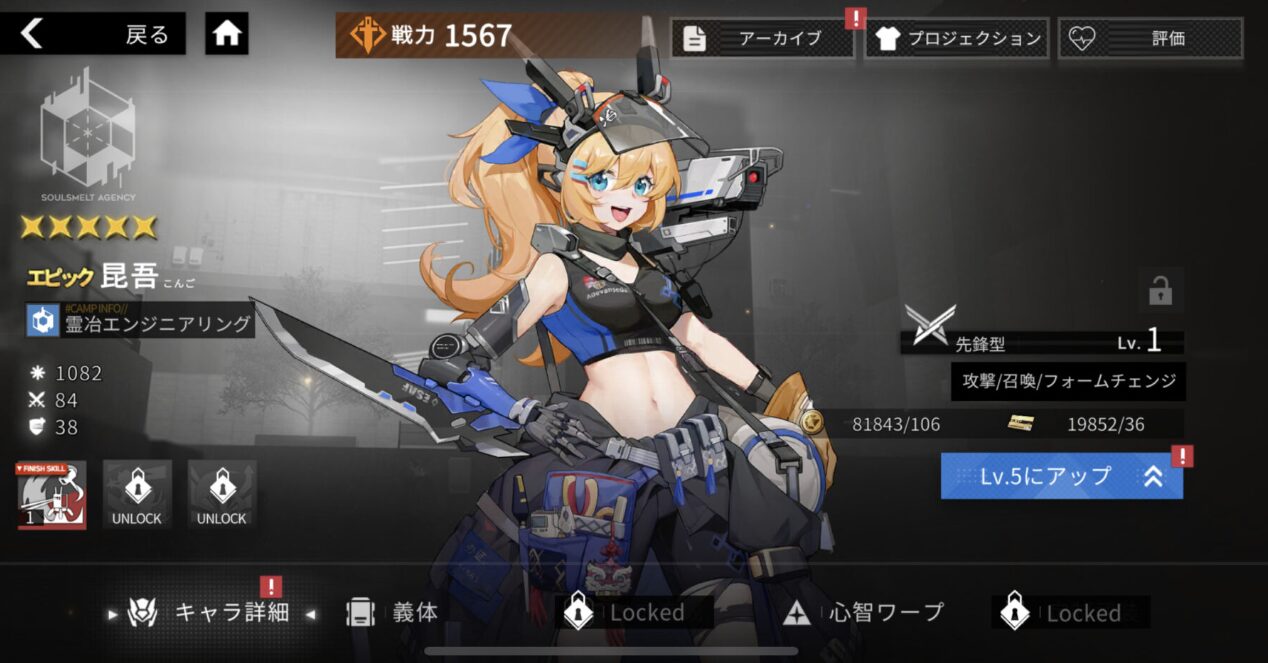This screenshot has width=1268, height=663.
Task: Switch to the 心智ワープ tab
Action: 866,612
